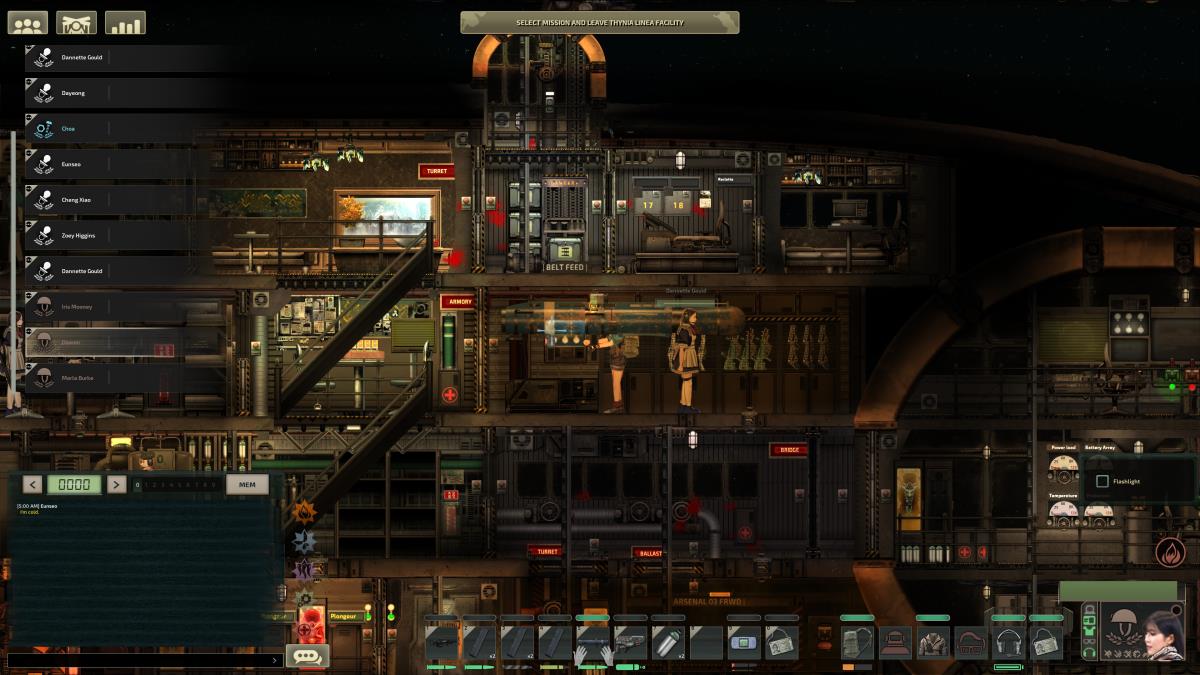Select the headset equipment slot
The width and height of the screenshot is (1200, 675).
(x=1007, y=642)
